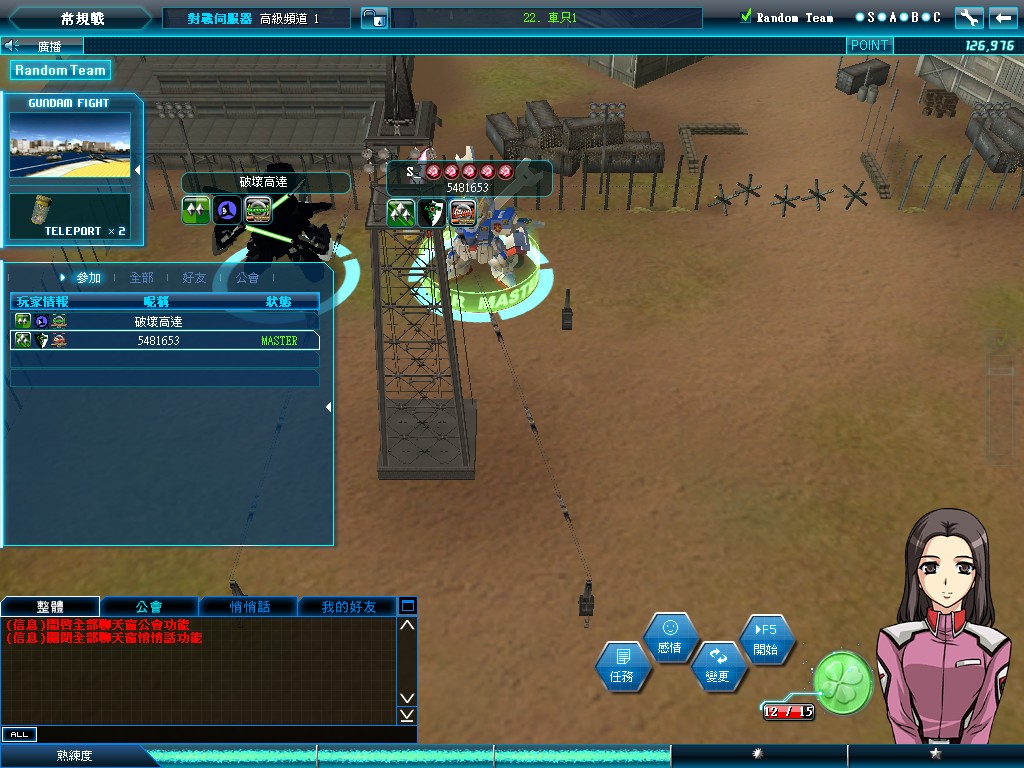The width and height of the screenshot is (1024, 768).
Task: Switch to the 悄悄話 whisper chat tab
Action: (x=248, y=606)
